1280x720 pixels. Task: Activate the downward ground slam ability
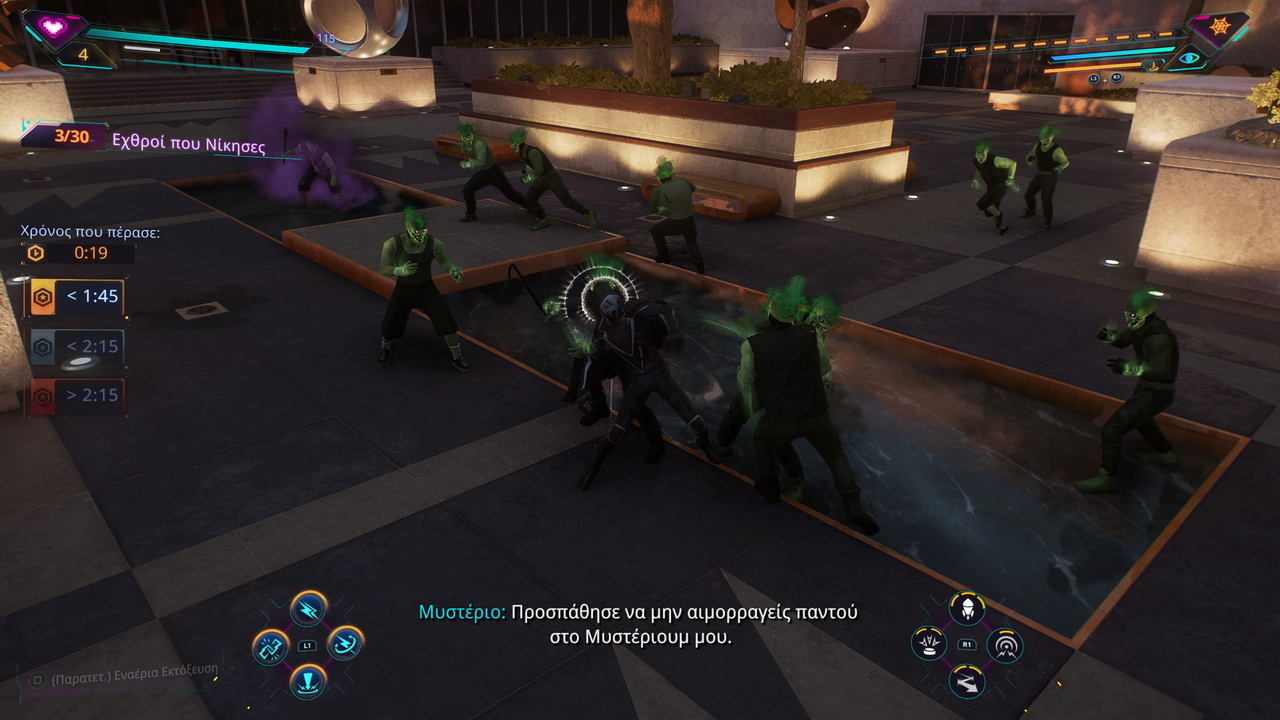(308, 681)
